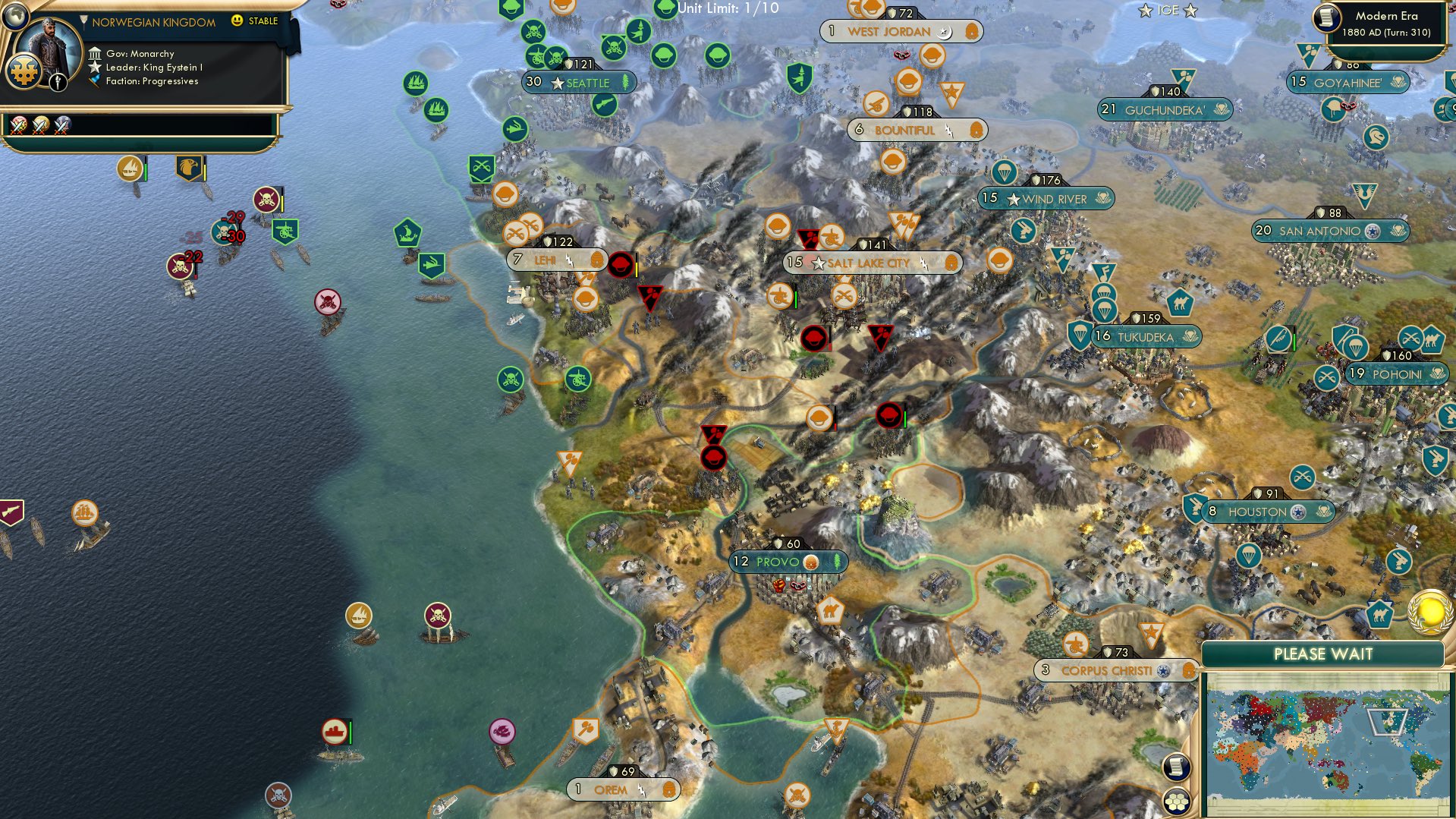Screen dimensions: 1456x819
Task: Click the smiley STABLE happiness icon
Action: coord(237,21)
